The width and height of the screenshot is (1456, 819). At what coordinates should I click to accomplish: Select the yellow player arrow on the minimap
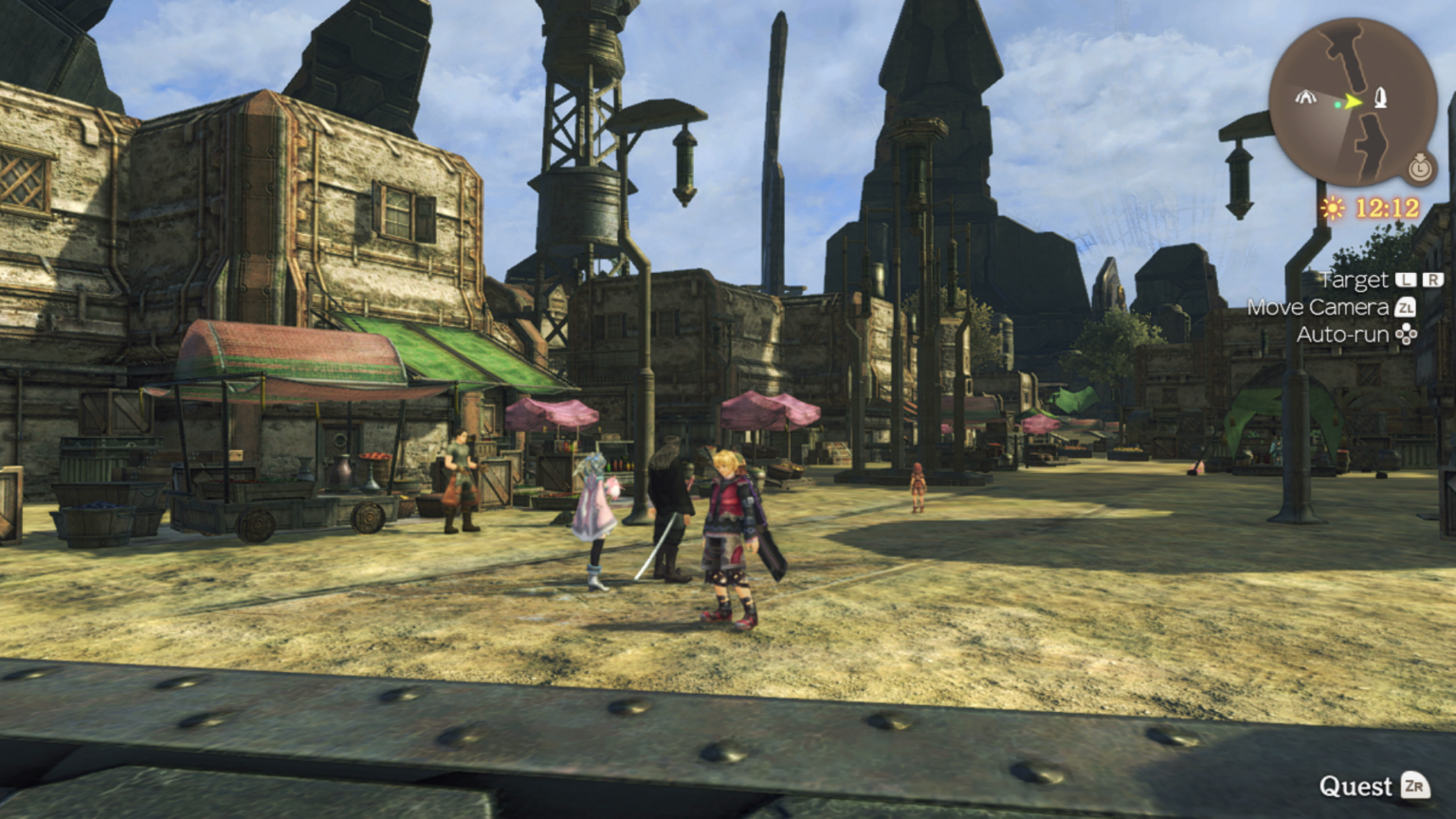point(1352,101)
